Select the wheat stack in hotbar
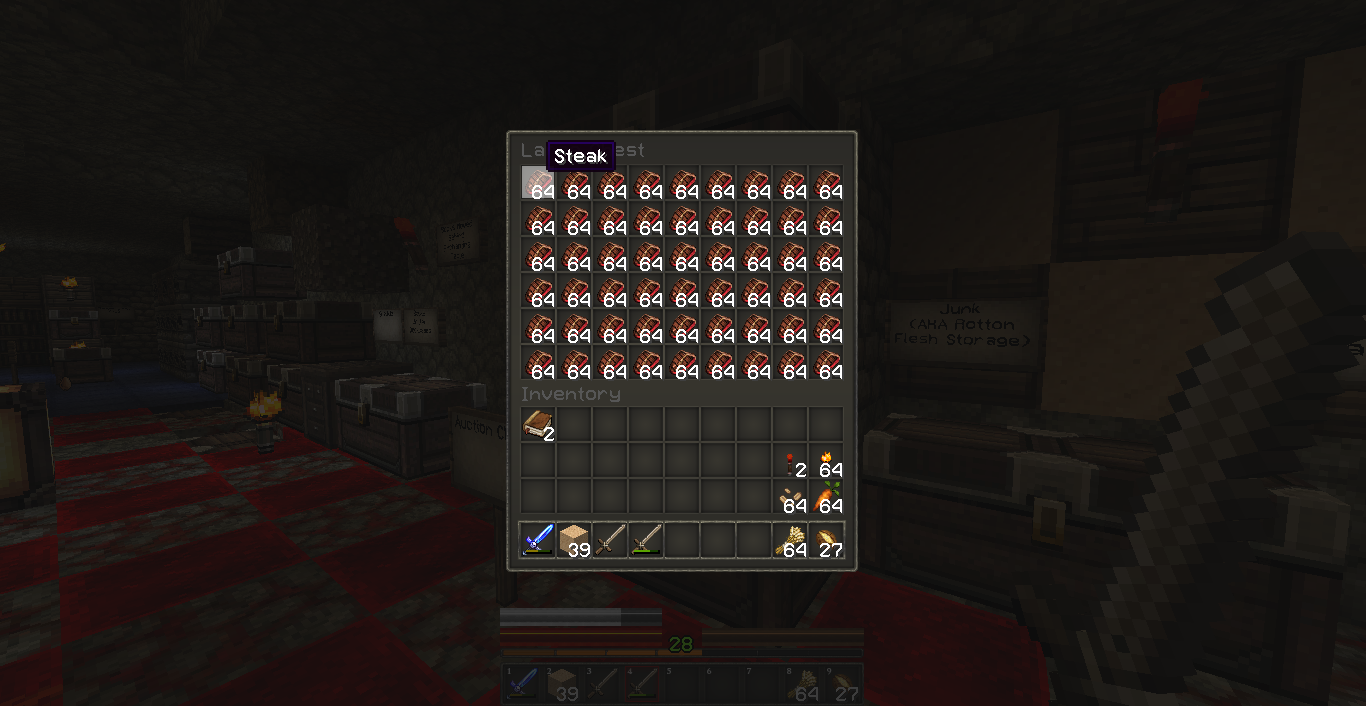1366x706 pixels. (x=790, y=540)
